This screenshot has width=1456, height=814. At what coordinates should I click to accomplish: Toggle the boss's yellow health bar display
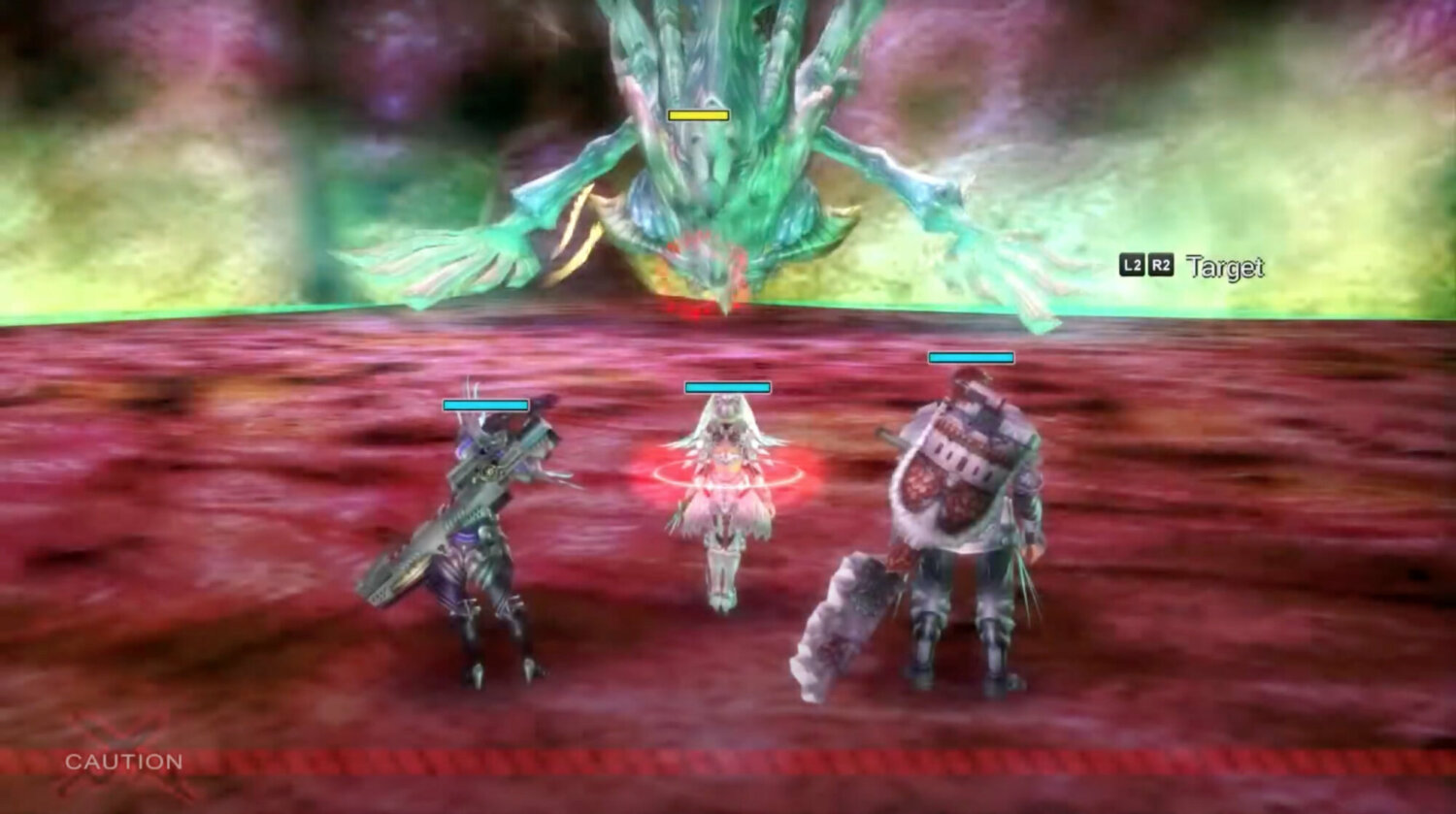click(x=697, y=114)
